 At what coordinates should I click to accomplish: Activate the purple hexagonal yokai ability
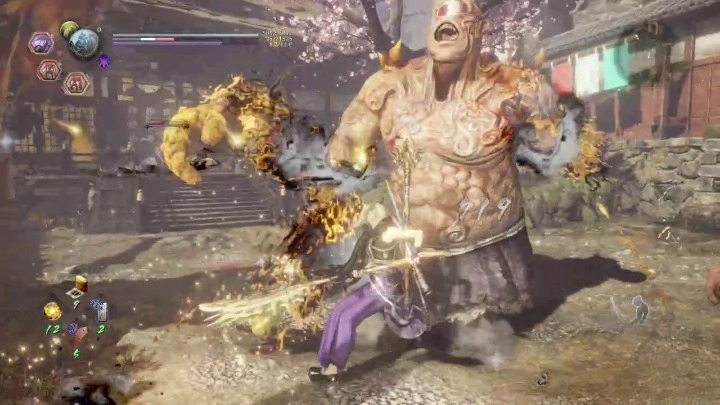(x=41, y=43)
